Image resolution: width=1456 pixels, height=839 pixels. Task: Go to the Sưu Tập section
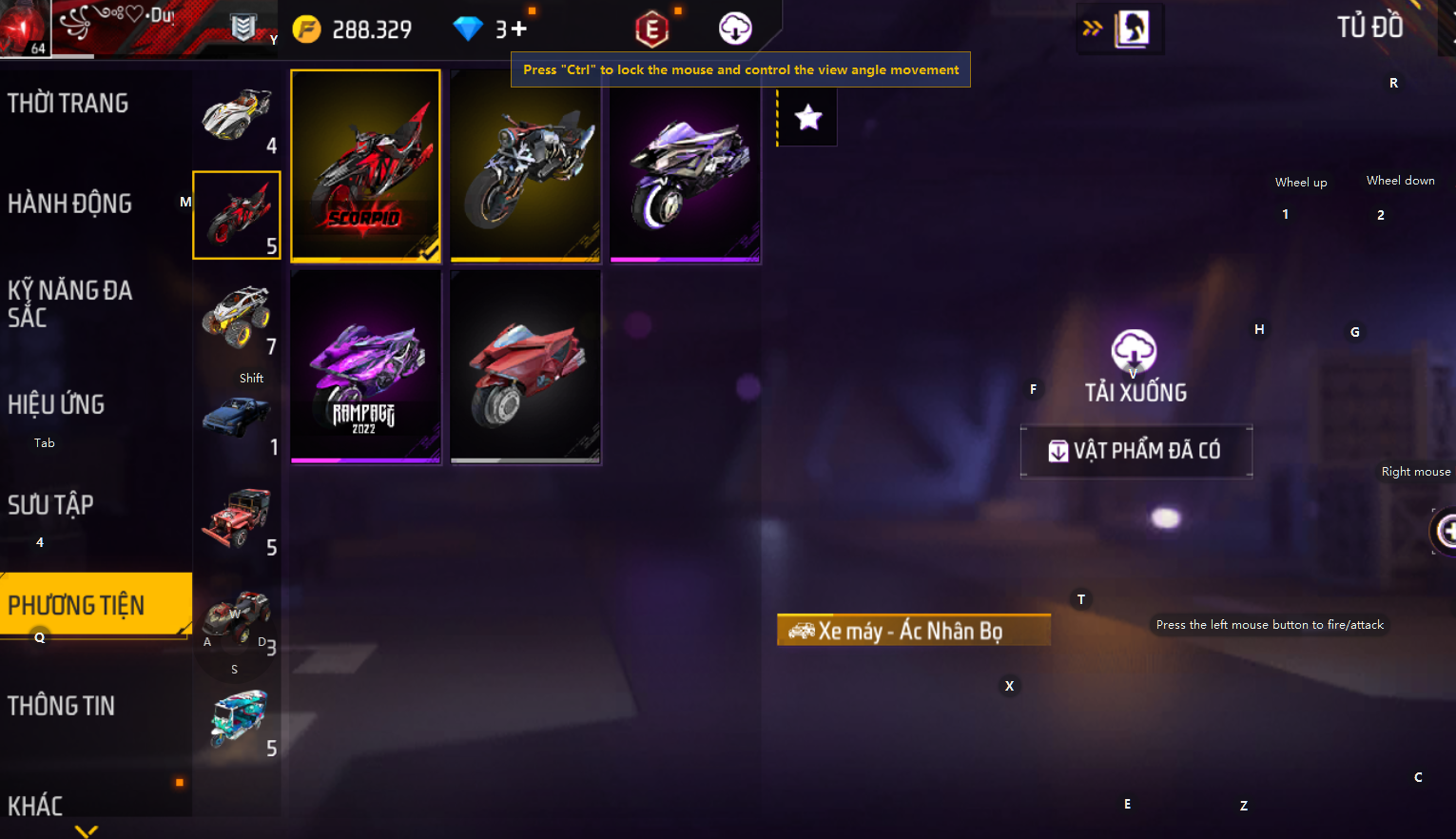coord(51,505)
